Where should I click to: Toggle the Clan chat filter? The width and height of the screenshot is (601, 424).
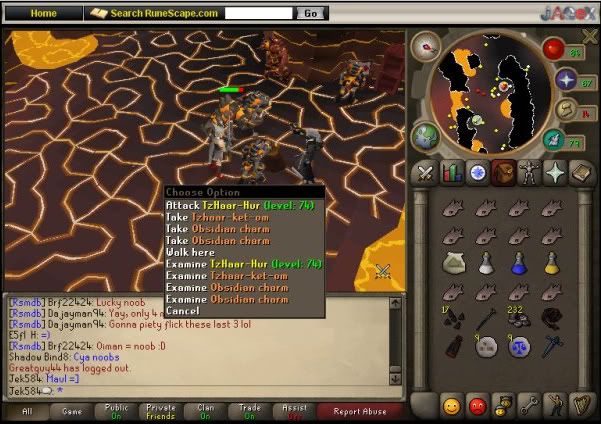206,411
